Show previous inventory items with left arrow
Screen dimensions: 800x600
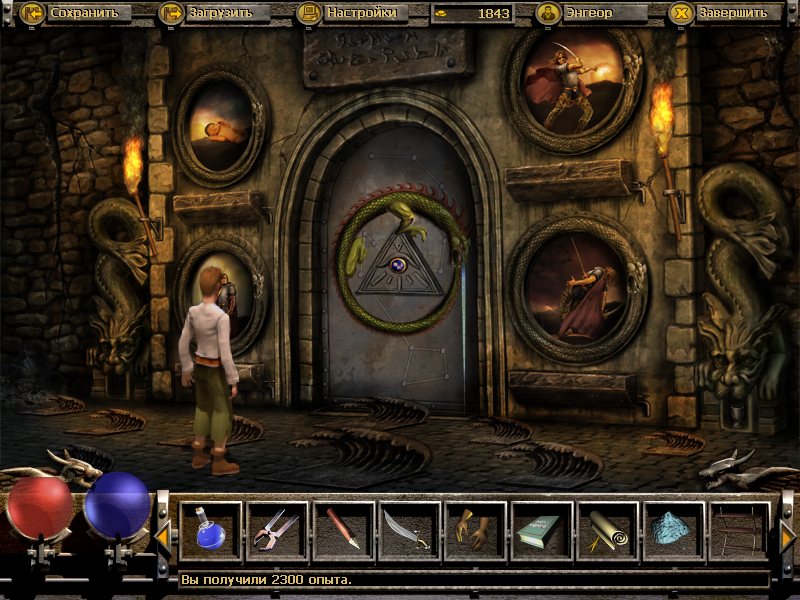pyautogui.click(x=162, y=538)
